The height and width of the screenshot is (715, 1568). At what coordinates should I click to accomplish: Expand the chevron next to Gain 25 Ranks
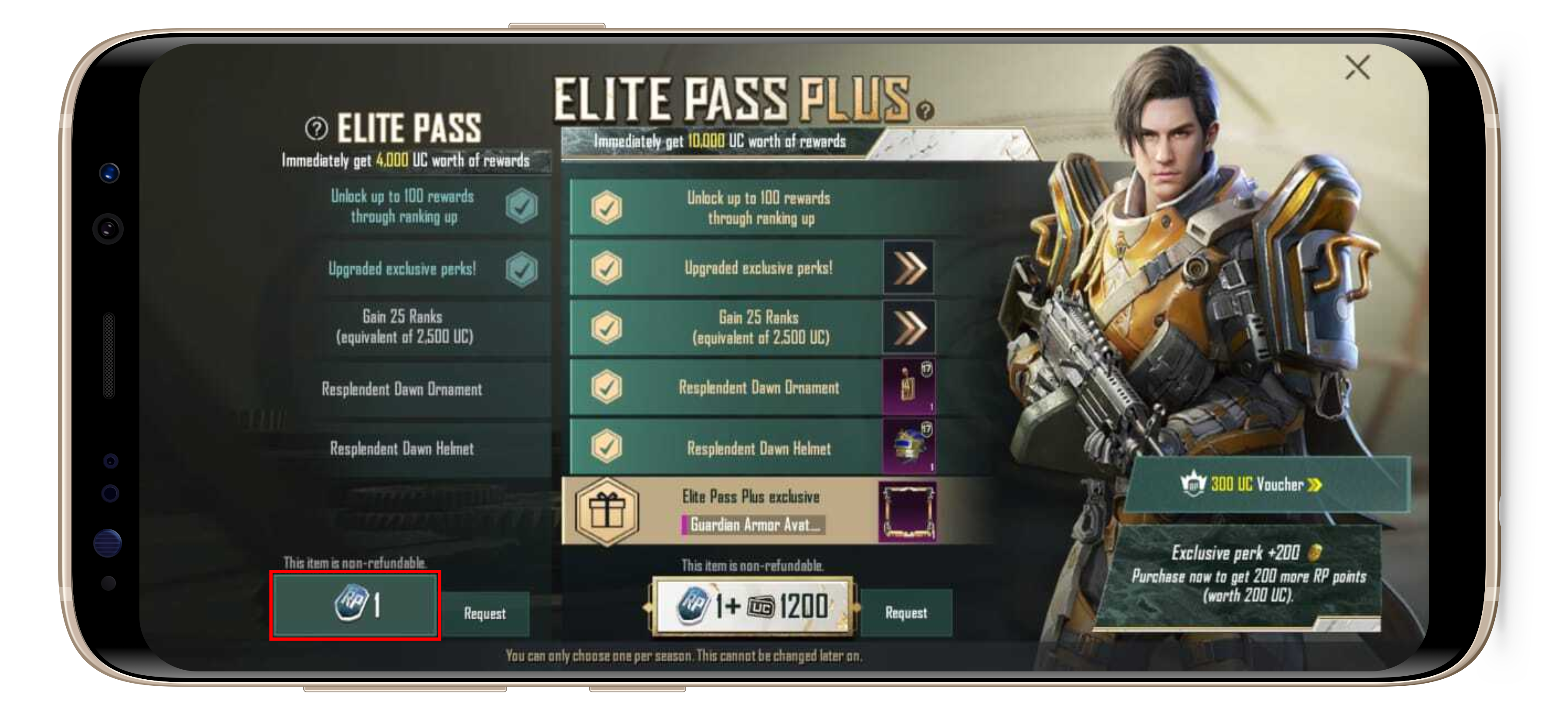(x=908, y=327)
